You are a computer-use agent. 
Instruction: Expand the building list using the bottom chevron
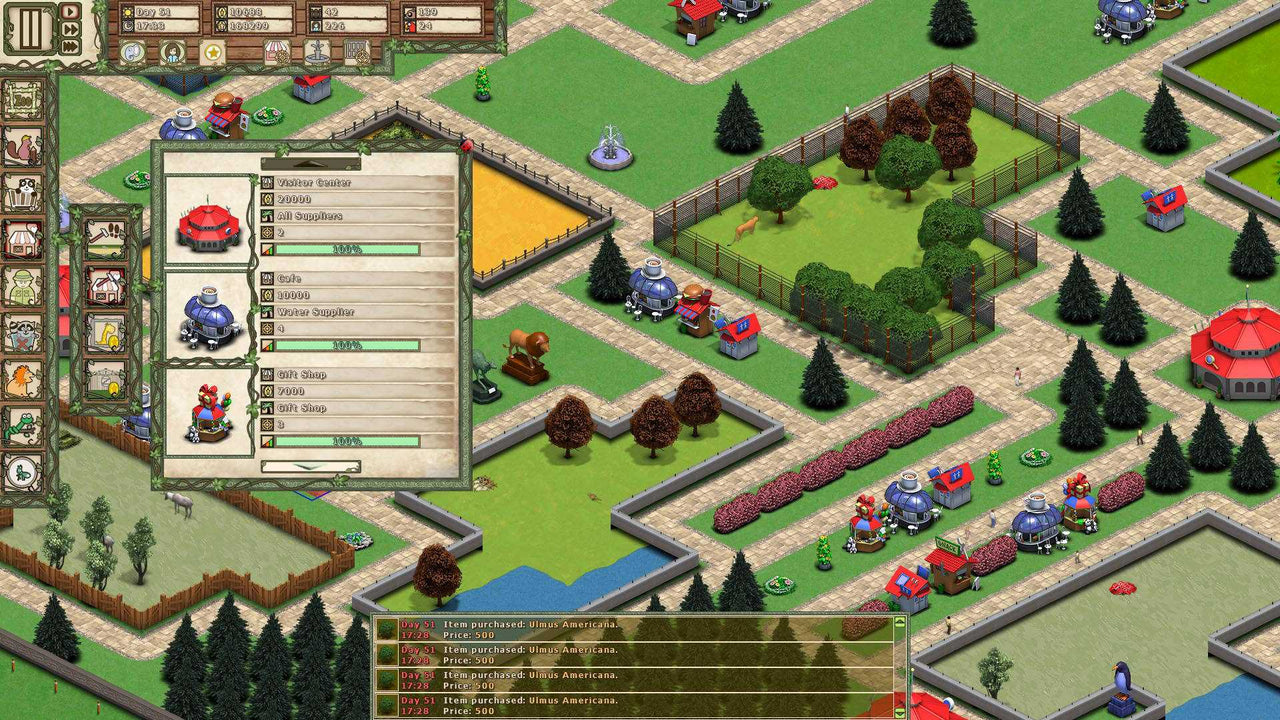[x=308, y=465]
